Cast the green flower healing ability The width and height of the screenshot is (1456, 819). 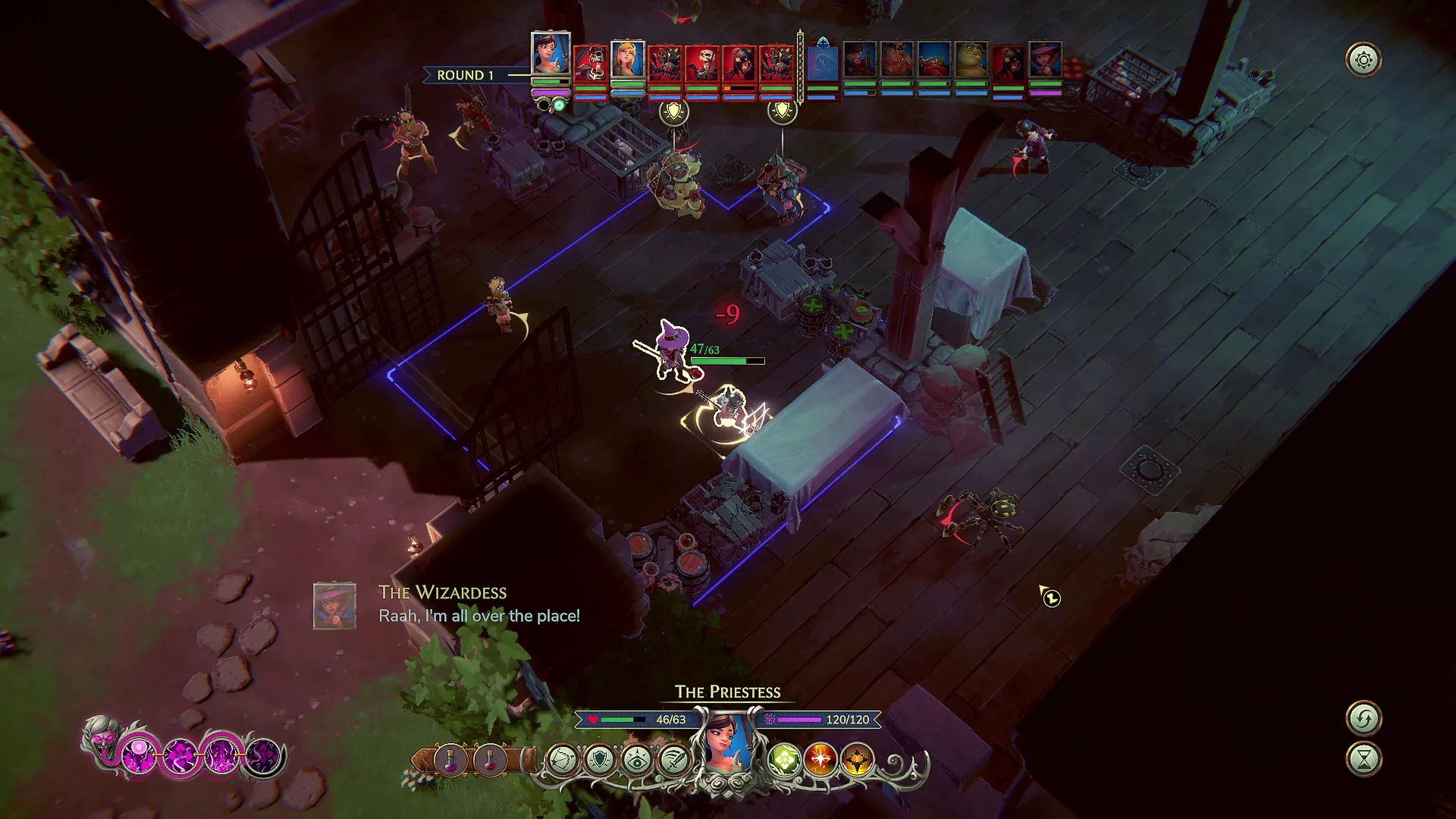pos(784,759)
